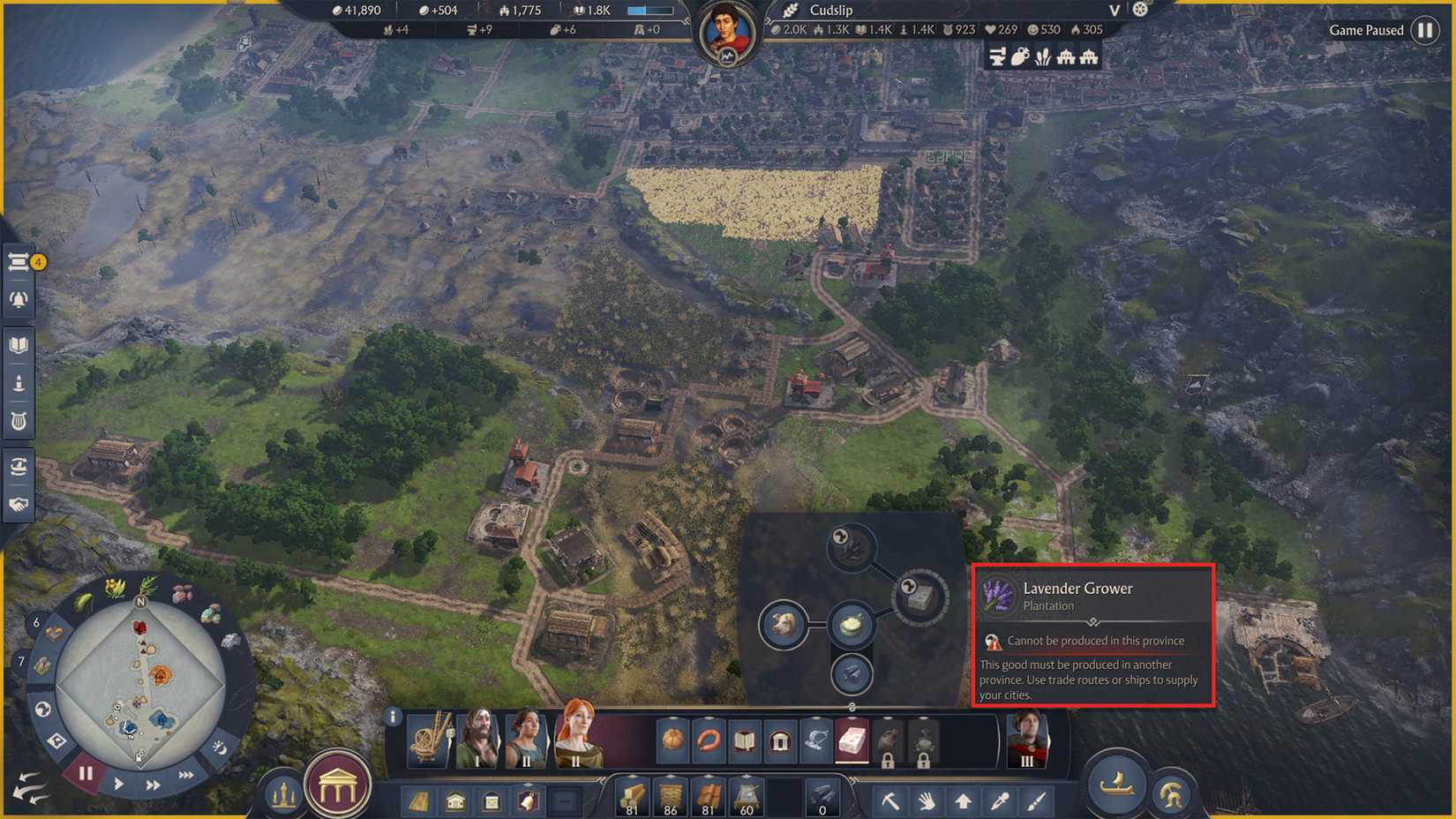Open the diplomacy handshake icon
This screenshot has height=819, width=1456.
(x=19, y=503)
